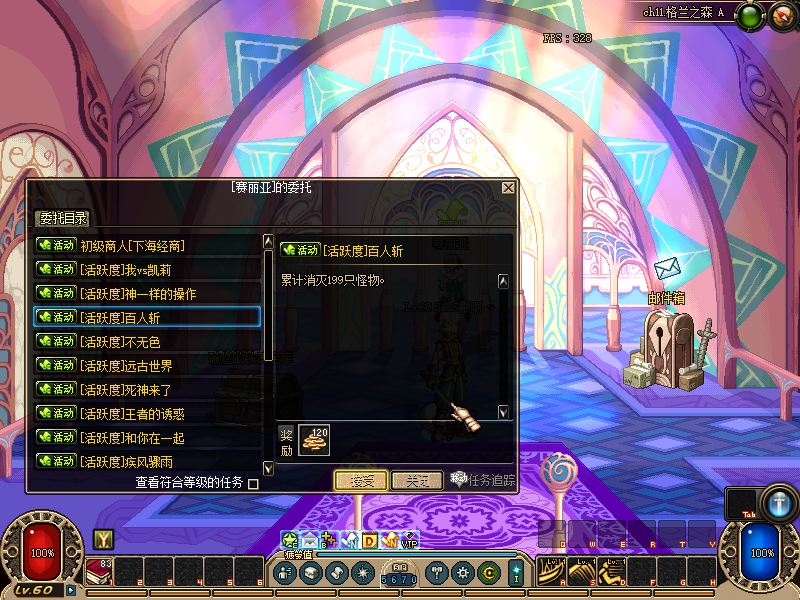This screenshot has height=600, width=800.
Task: Choose the [活跃度]和你在一起 quest
Action: pyautogui.click(x=147, y=437)
